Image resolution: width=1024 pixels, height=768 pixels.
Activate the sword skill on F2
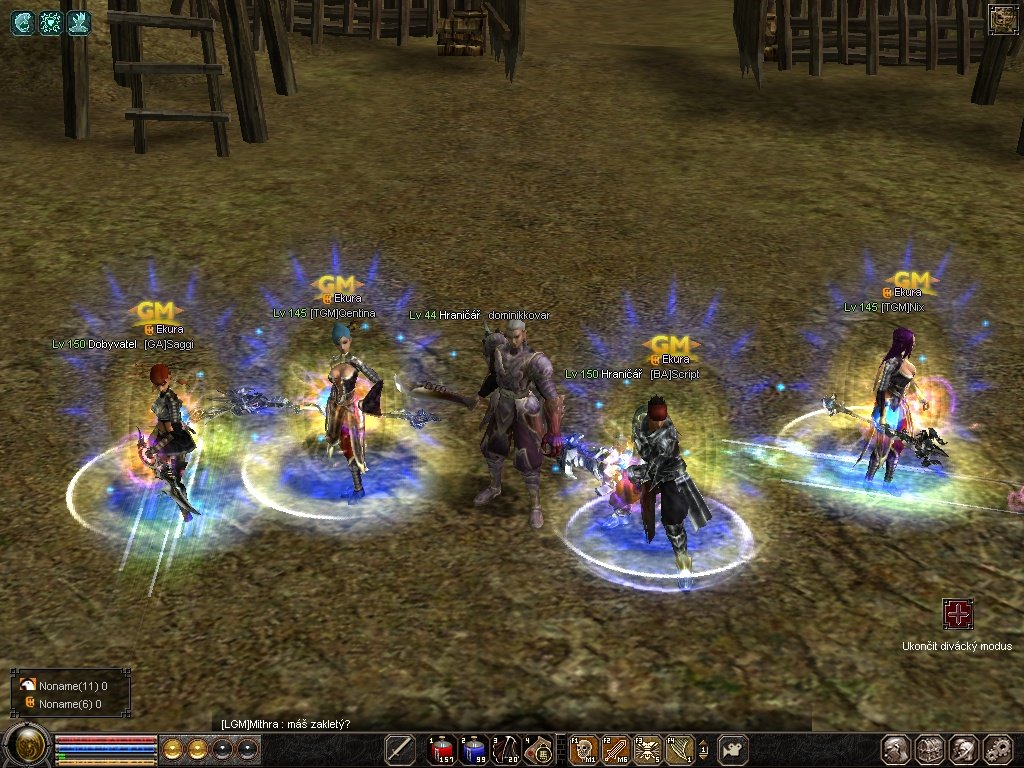pyautogui.click(x=615, y=748)
